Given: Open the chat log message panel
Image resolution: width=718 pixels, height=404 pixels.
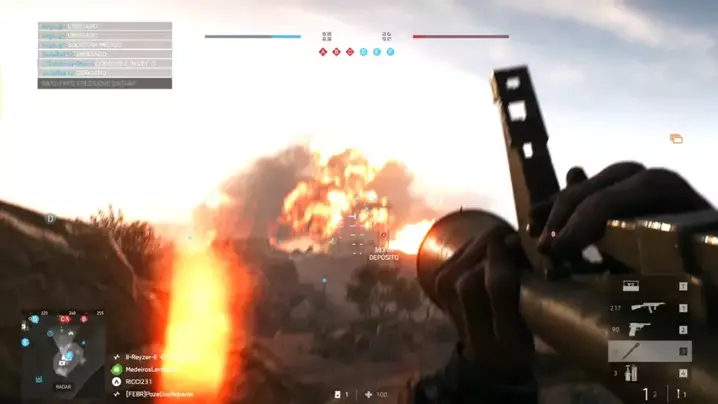Looking at the screenshot, I should (x=105, y=55).
